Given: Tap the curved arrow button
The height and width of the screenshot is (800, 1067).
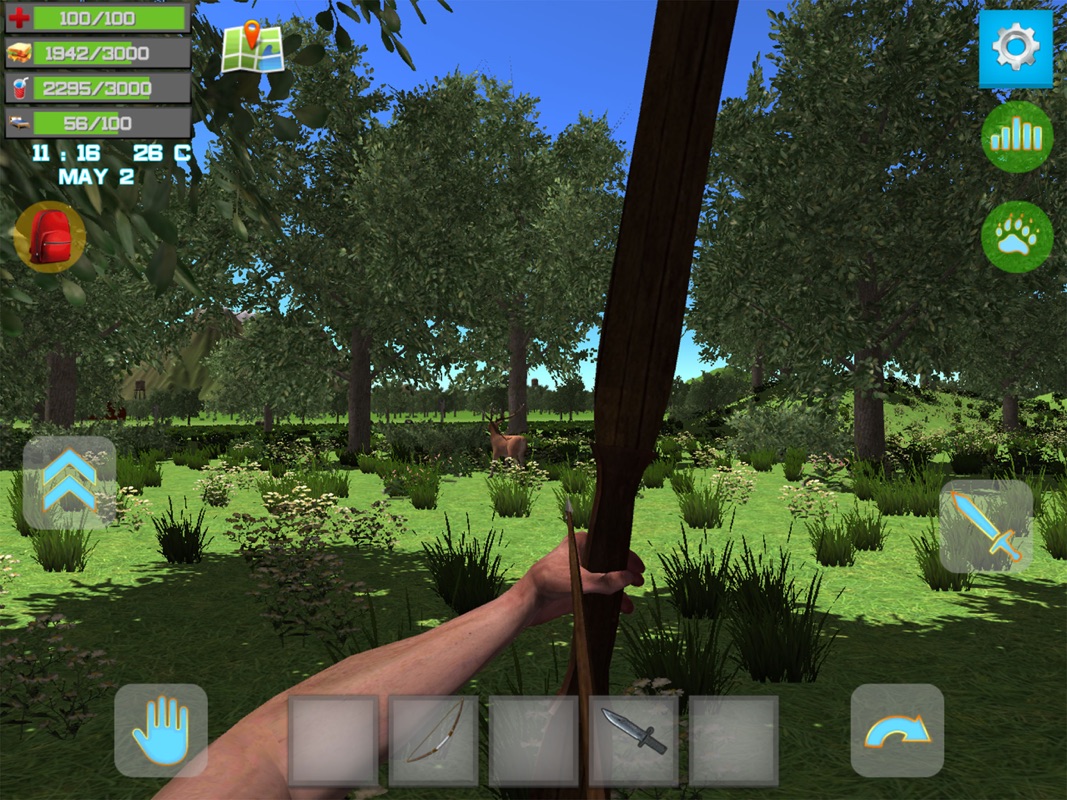Looking at the screenshot, I should click(x=897, y=731).
